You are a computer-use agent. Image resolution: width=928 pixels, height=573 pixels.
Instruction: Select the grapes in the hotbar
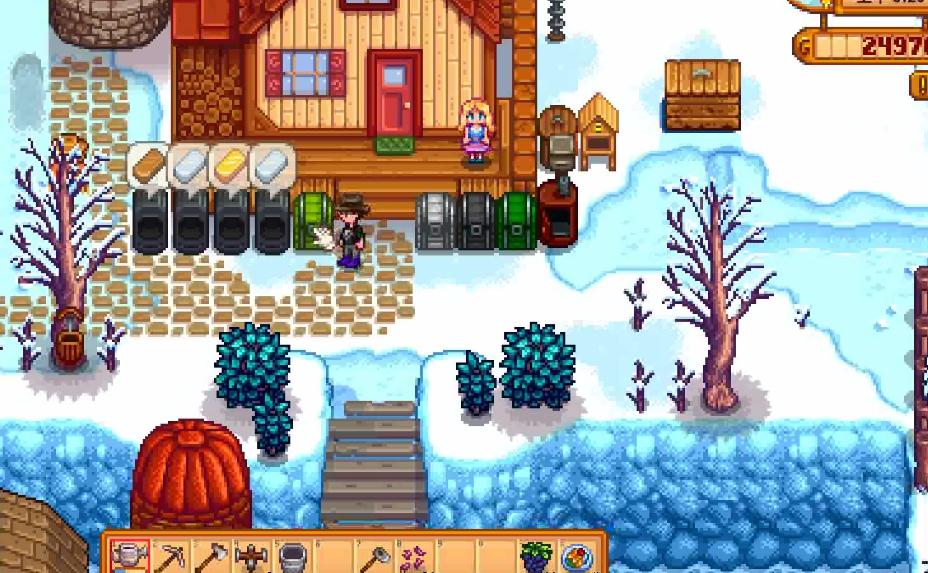536,557
